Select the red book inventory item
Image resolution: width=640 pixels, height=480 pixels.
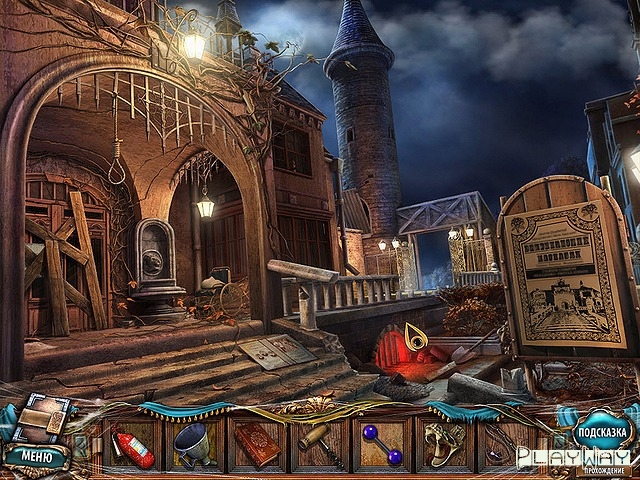(x=257, y=445)
